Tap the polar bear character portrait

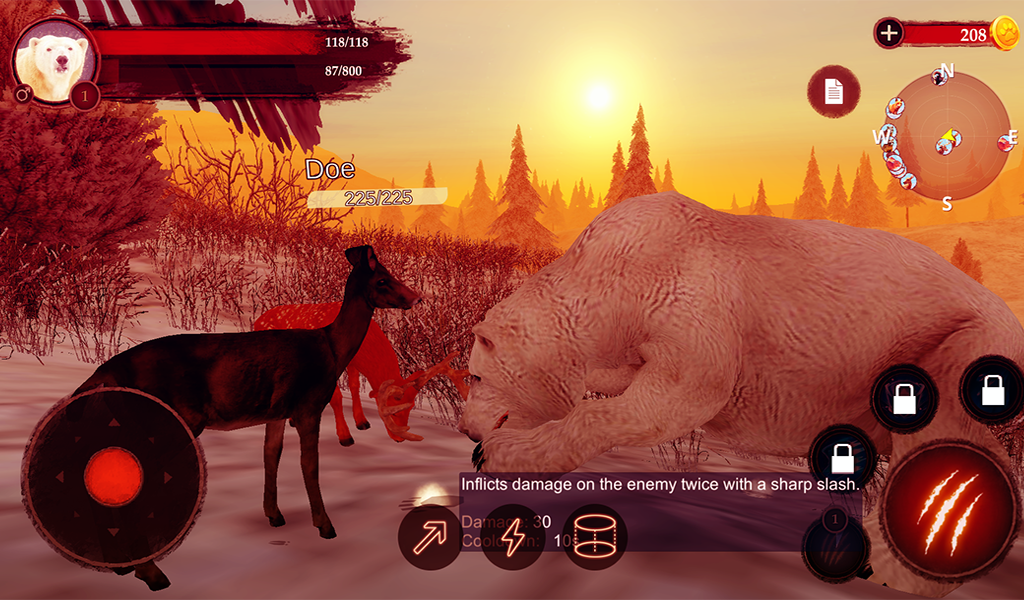coord(54,62)
